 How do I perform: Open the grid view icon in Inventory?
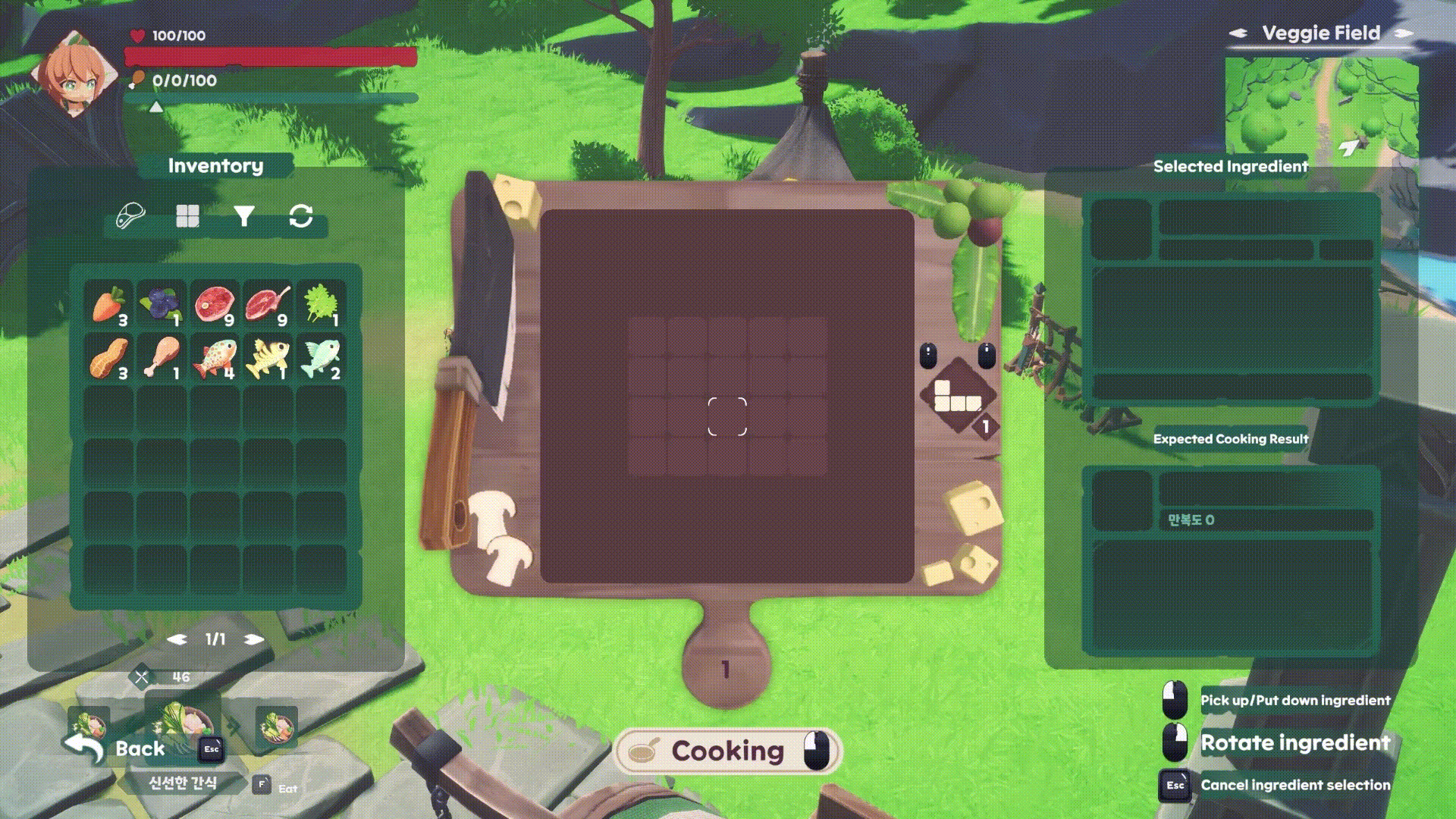[187, 216]
